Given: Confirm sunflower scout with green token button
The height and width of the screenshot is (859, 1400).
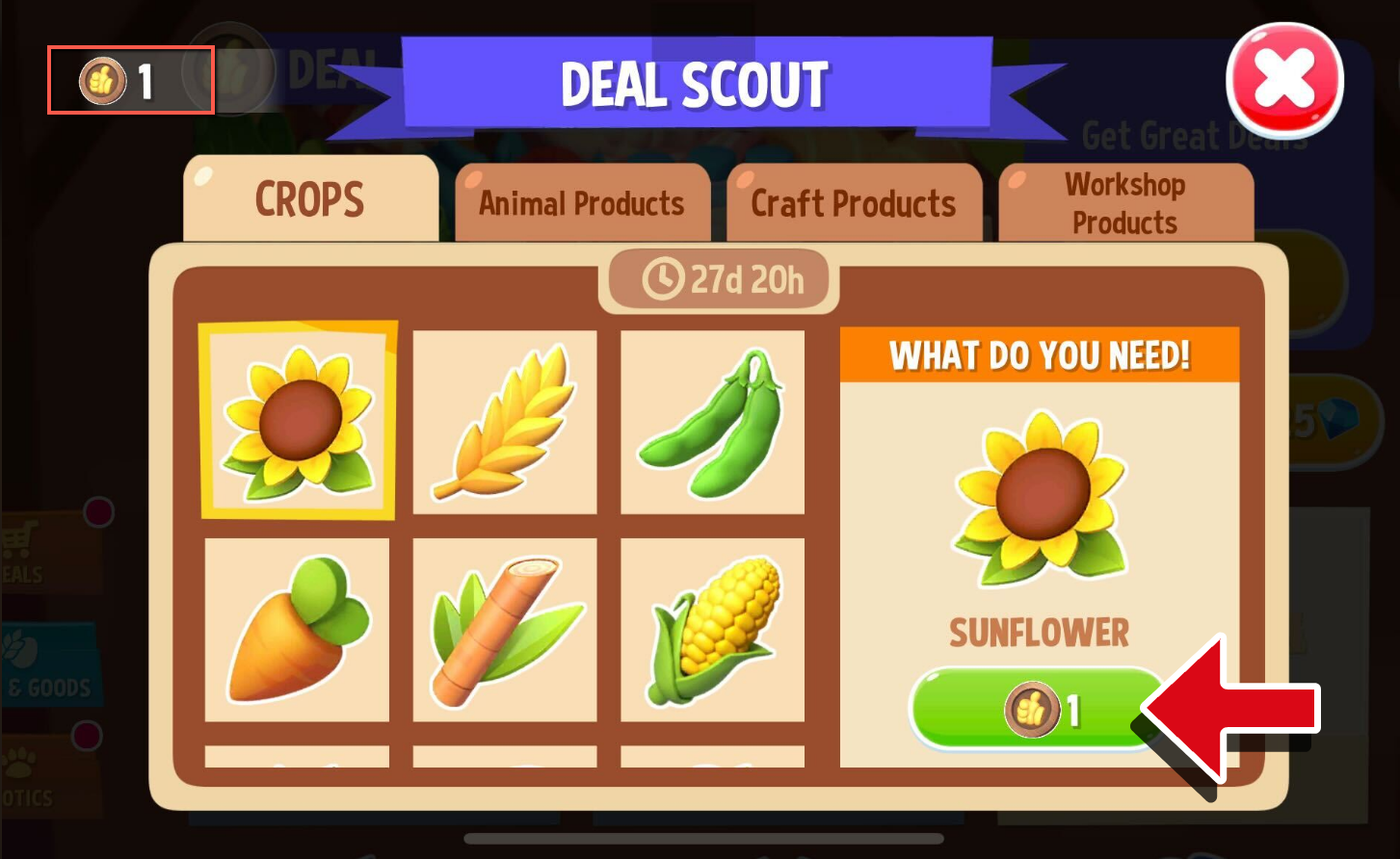Looking at the screenshot, I should point(1038,711).
